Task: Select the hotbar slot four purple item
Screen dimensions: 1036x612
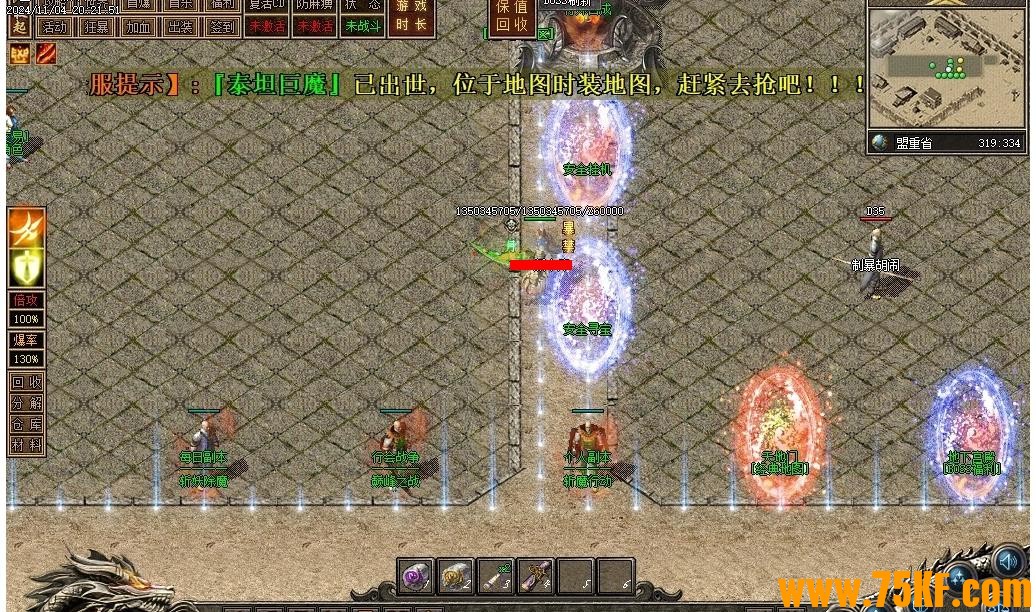Action: tap(536, 576)
